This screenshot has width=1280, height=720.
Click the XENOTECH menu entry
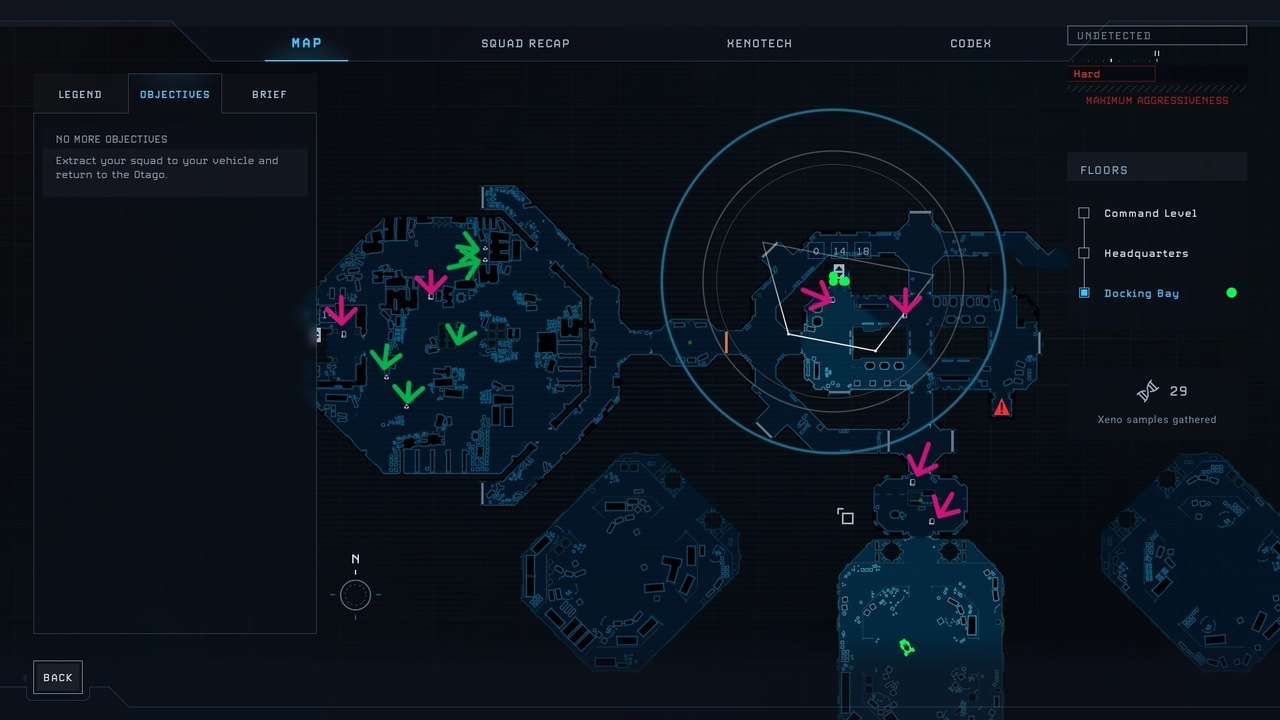[759, 43]
